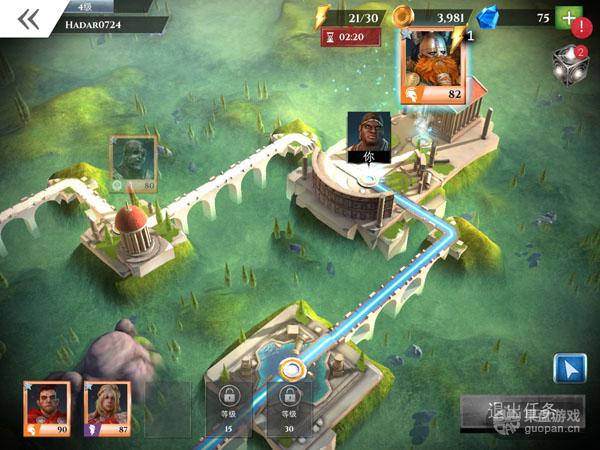The height and width of the screenshot is (450, 600).
Task: Choose the blonde hero card rated 87
Action: [x=104, y=408]
